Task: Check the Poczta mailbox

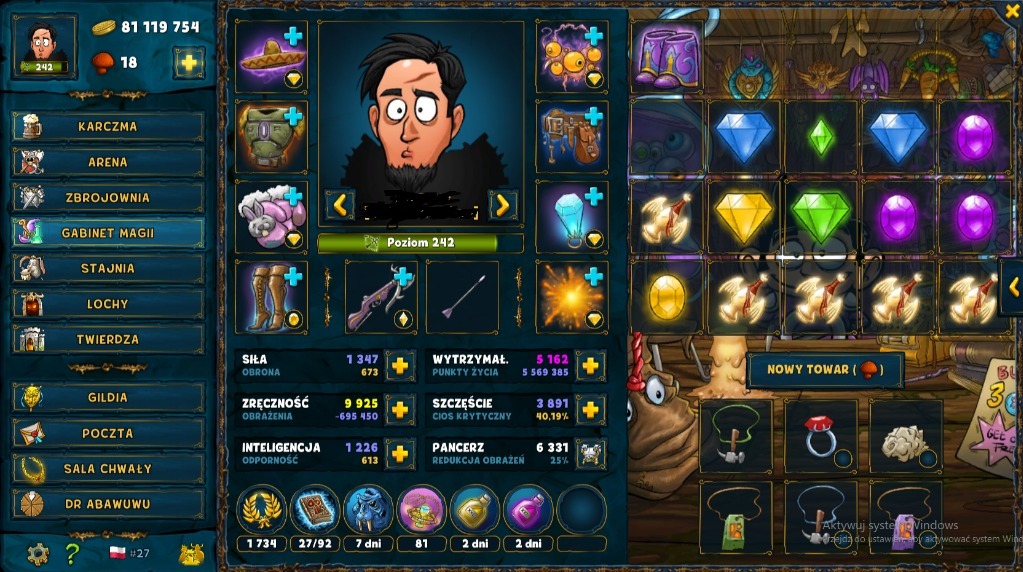Action: pyautogui.click(x=108, y=433)
